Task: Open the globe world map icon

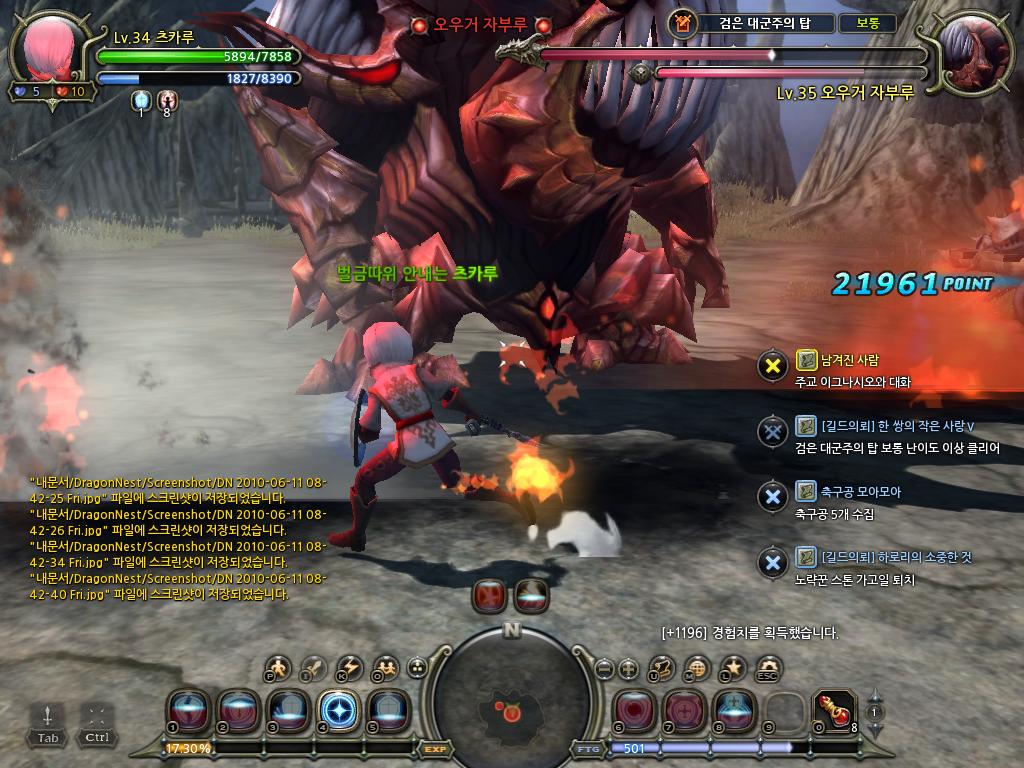Action: [698, 667]
